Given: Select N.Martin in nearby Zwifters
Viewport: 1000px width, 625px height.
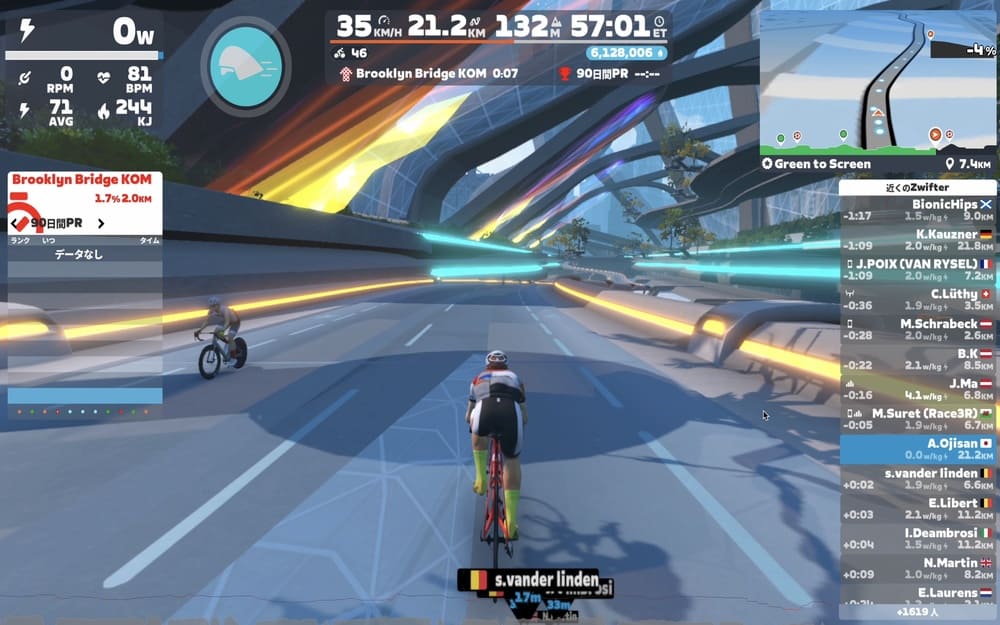Looking at the screenshot, I should pos(917,568).
